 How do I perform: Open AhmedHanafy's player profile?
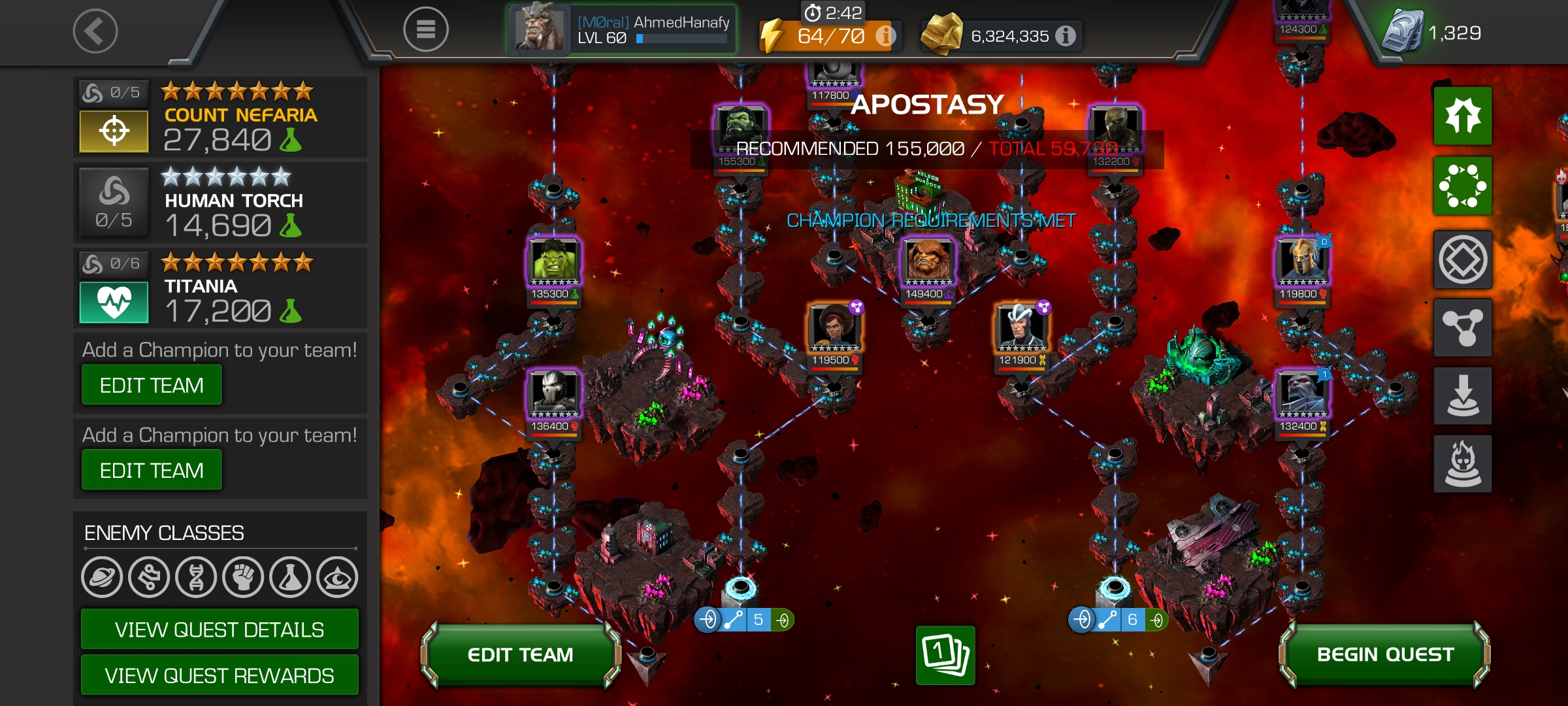(x=623, y=29)
